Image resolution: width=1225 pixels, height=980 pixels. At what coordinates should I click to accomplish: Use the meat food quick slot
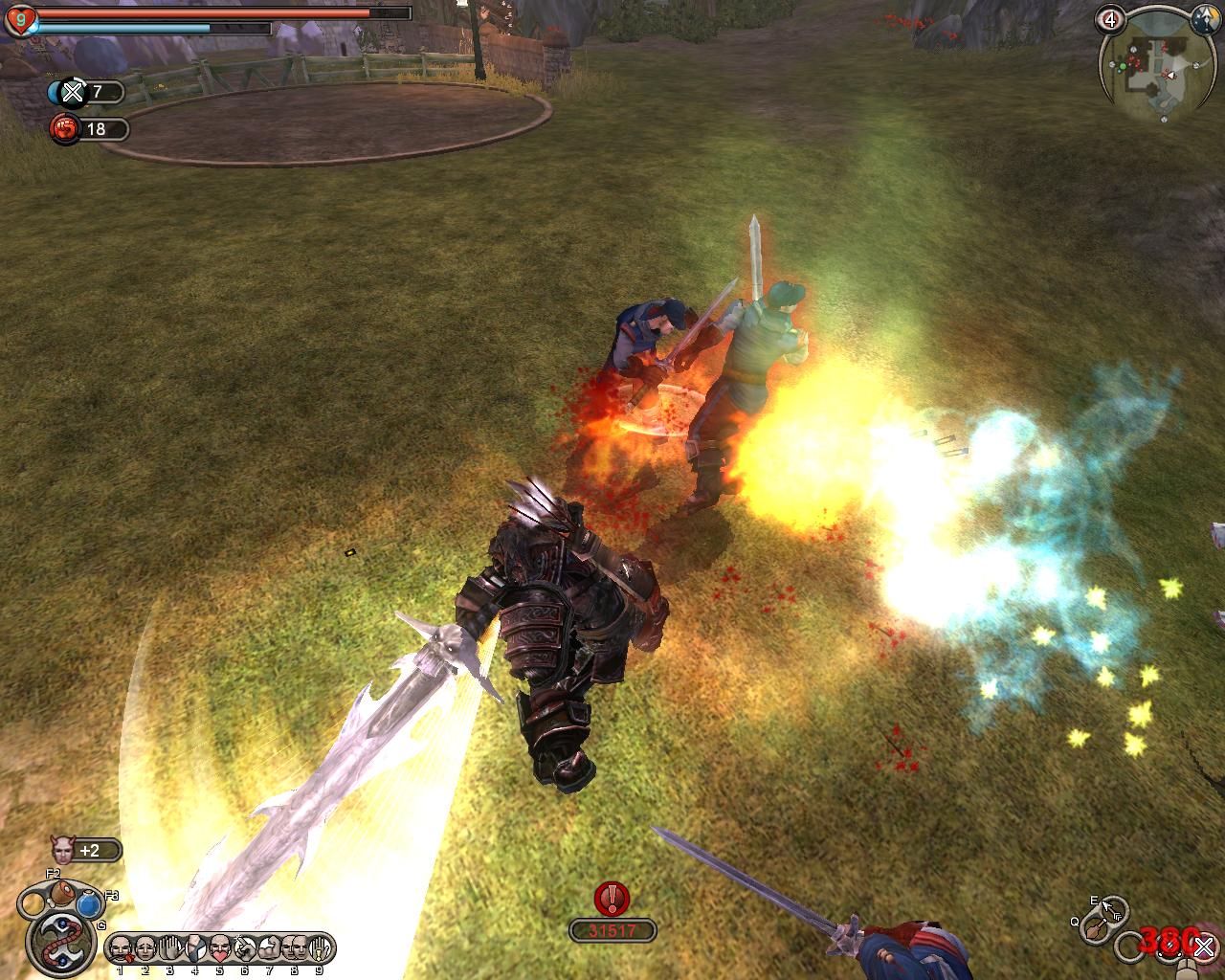(63, 895)
